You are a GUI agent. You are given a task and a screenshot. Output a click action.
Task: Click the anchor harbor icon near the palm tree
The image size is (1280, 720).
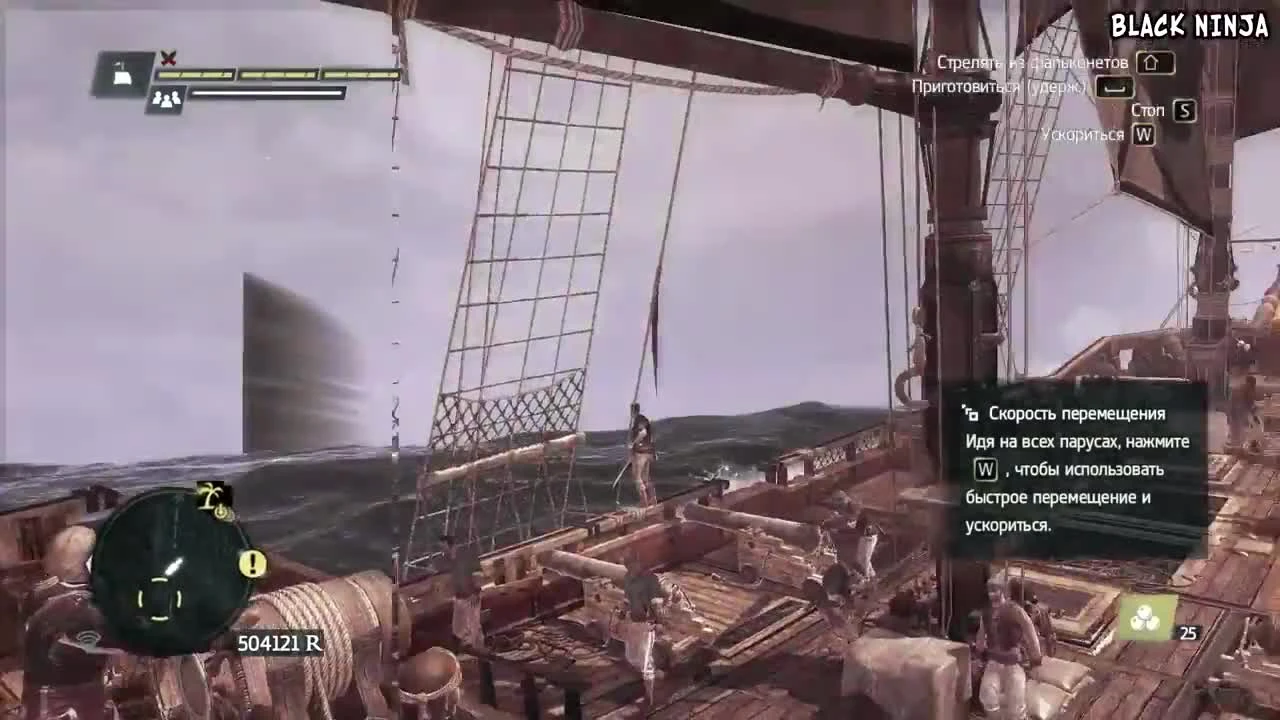[x=223, y=512]
